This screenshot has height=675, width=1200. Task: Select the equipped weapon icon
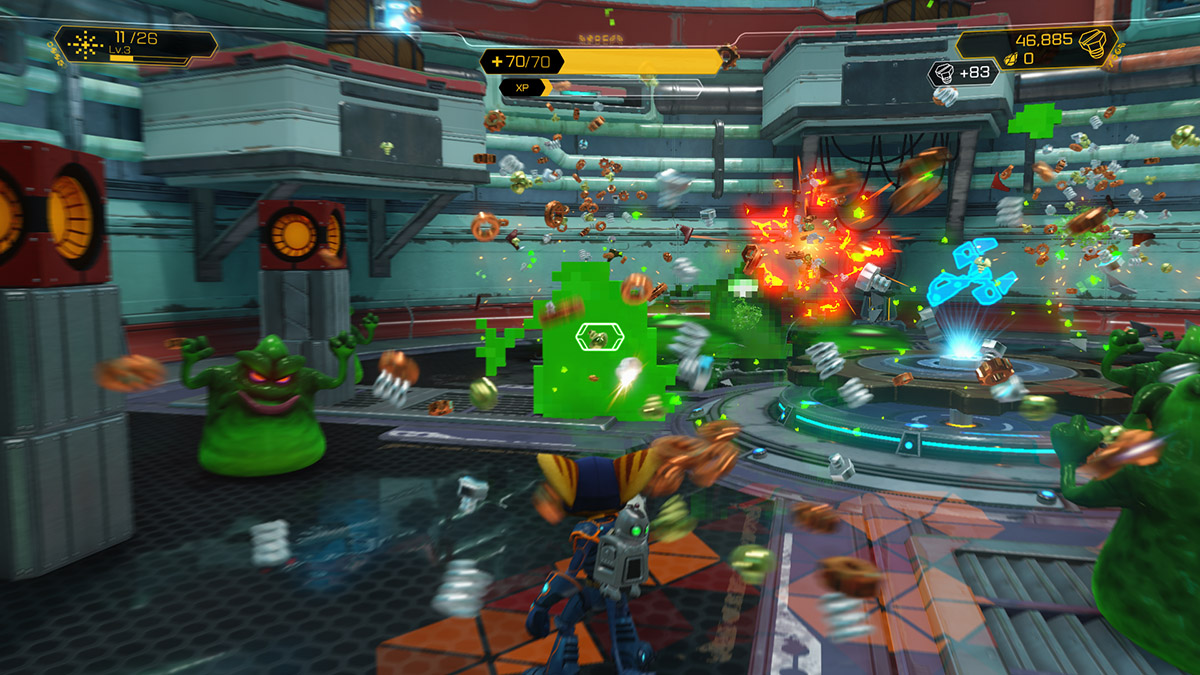(86, 44)
